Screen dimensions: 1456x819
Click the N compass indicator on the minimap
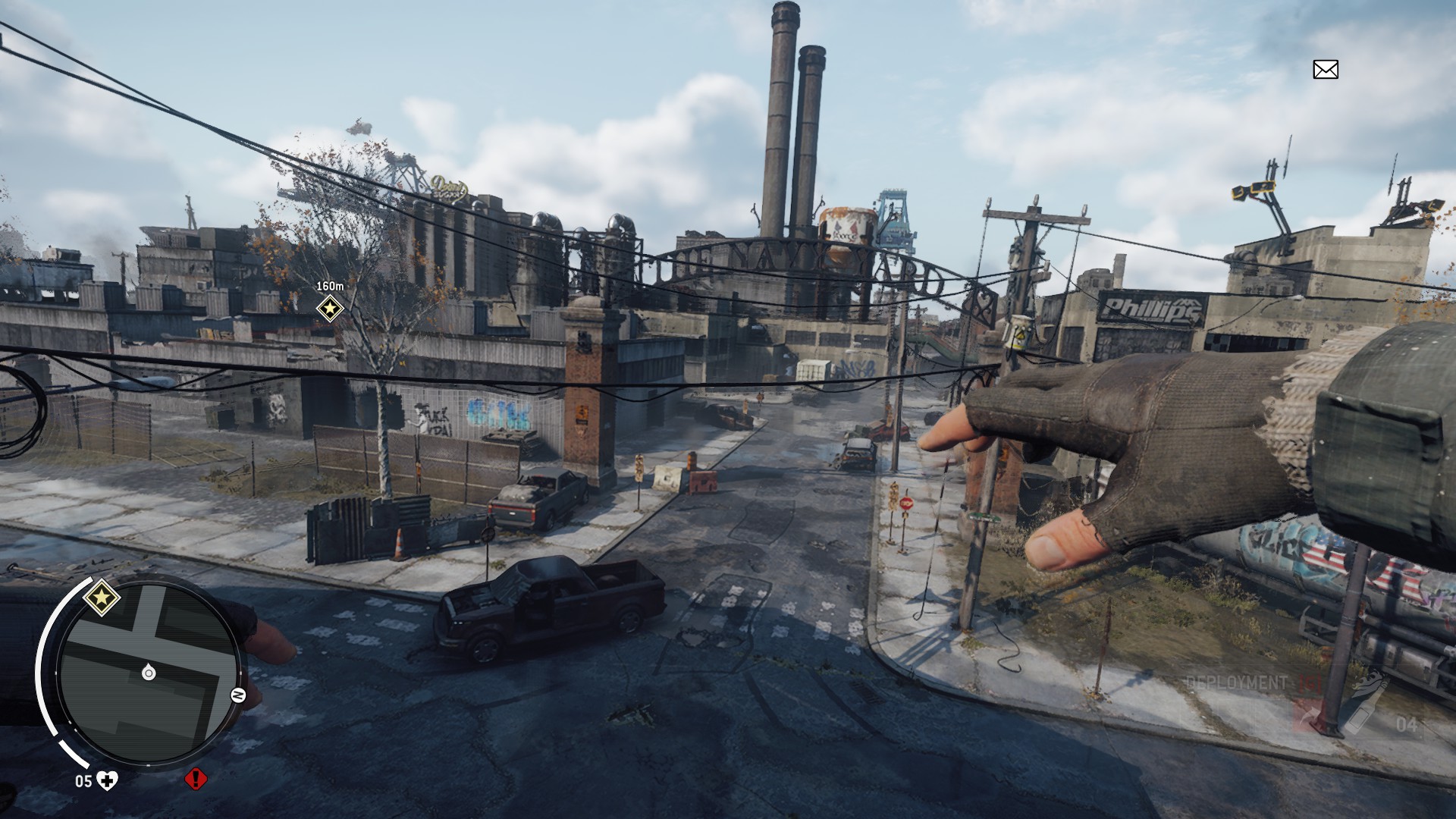[237, 695]
